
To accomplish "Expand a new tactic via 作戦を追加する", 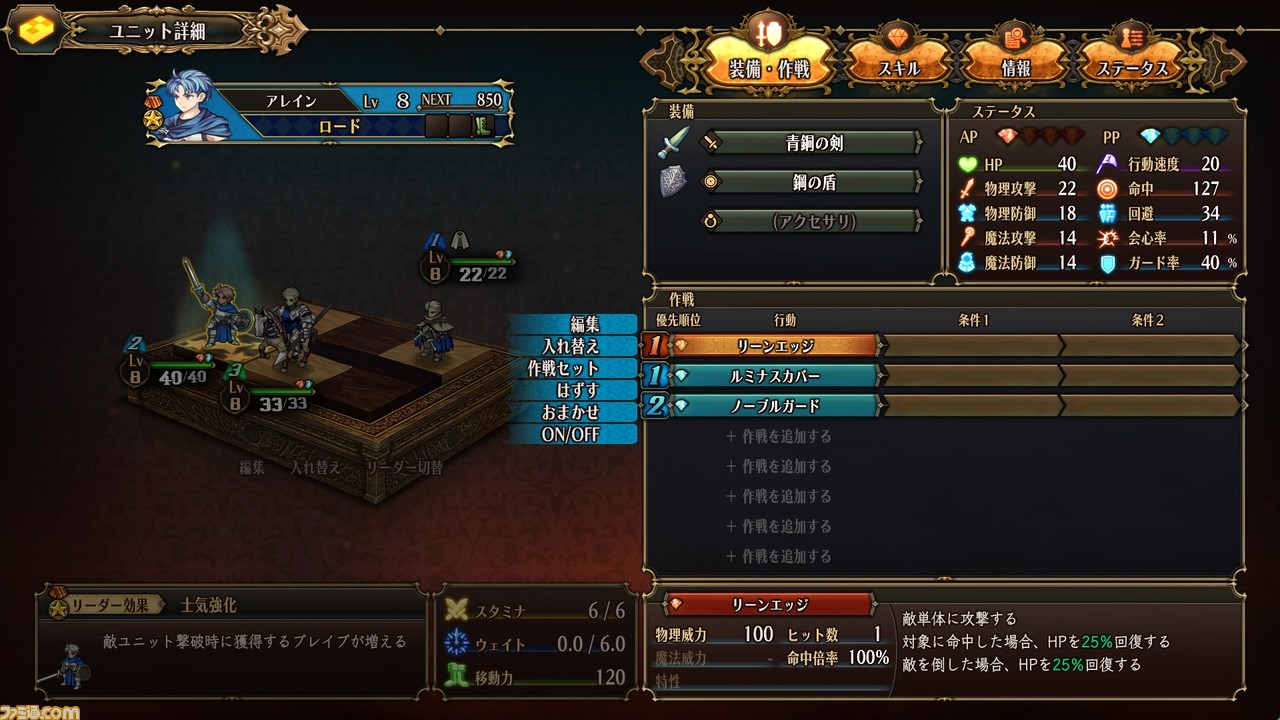I will click(780, 436).
